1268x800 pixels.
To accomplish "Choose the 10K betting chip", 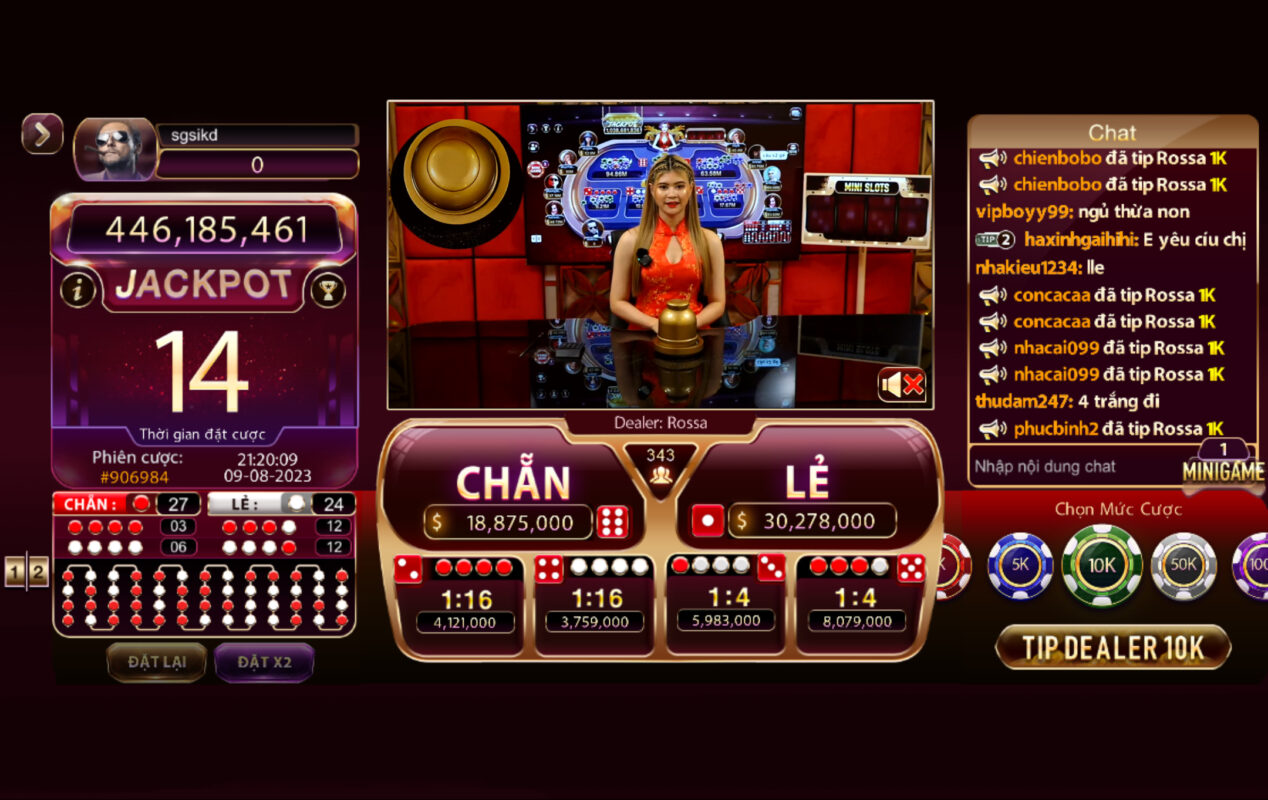I will tap(1101, 565).
